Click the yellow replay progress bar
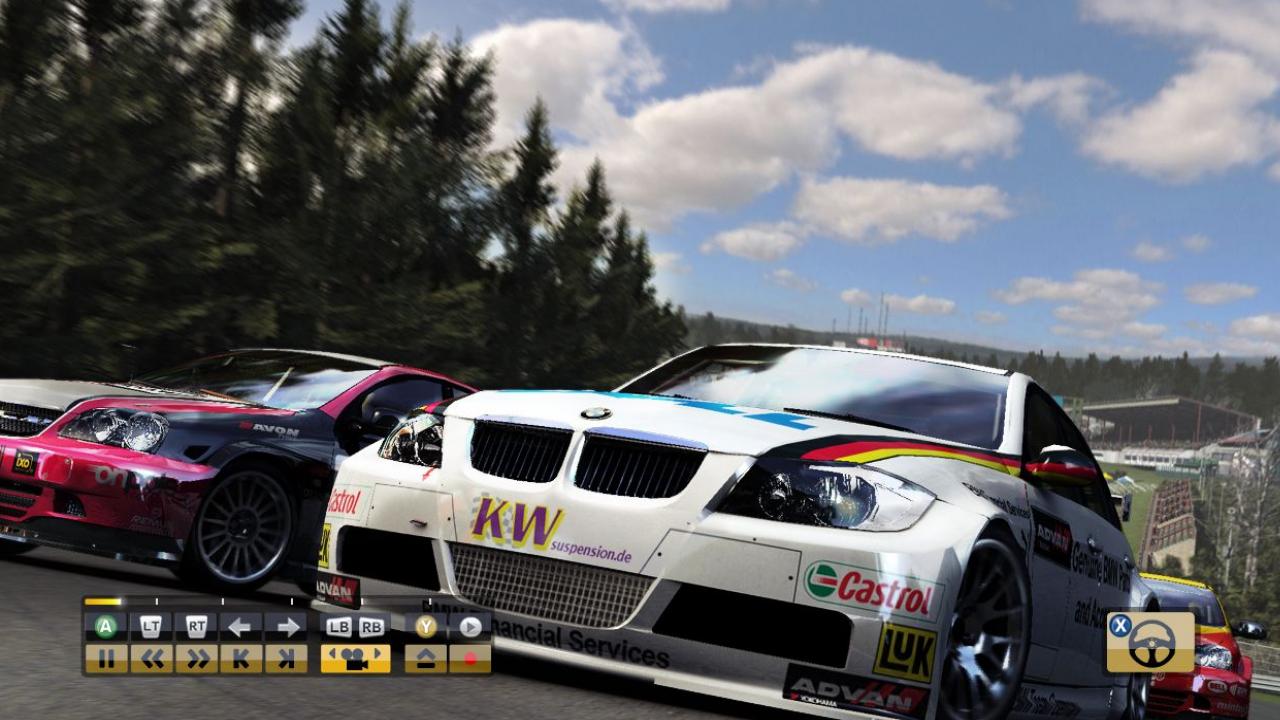1280x720 pixels. 102,601
